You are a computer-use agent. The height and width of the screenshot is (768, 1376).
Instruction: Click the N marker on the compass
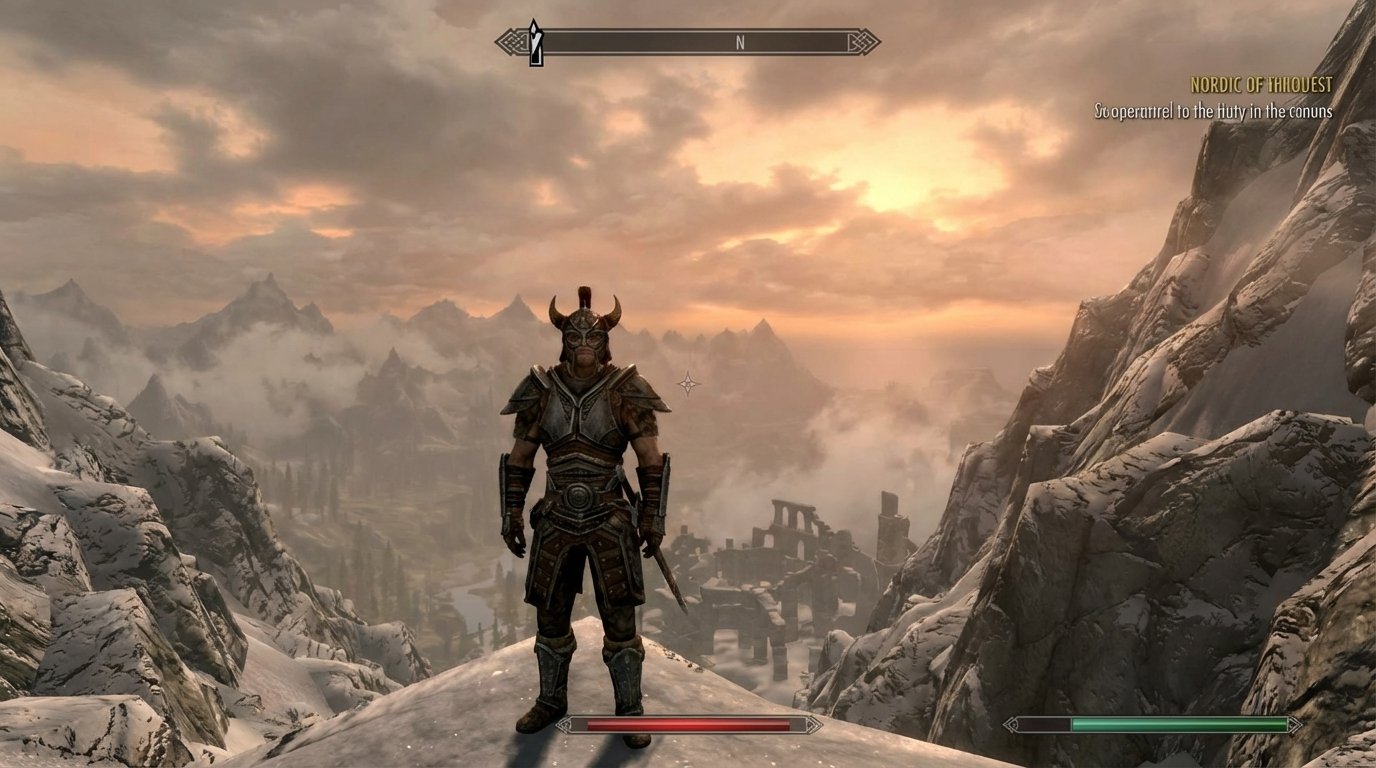point(740,42)
